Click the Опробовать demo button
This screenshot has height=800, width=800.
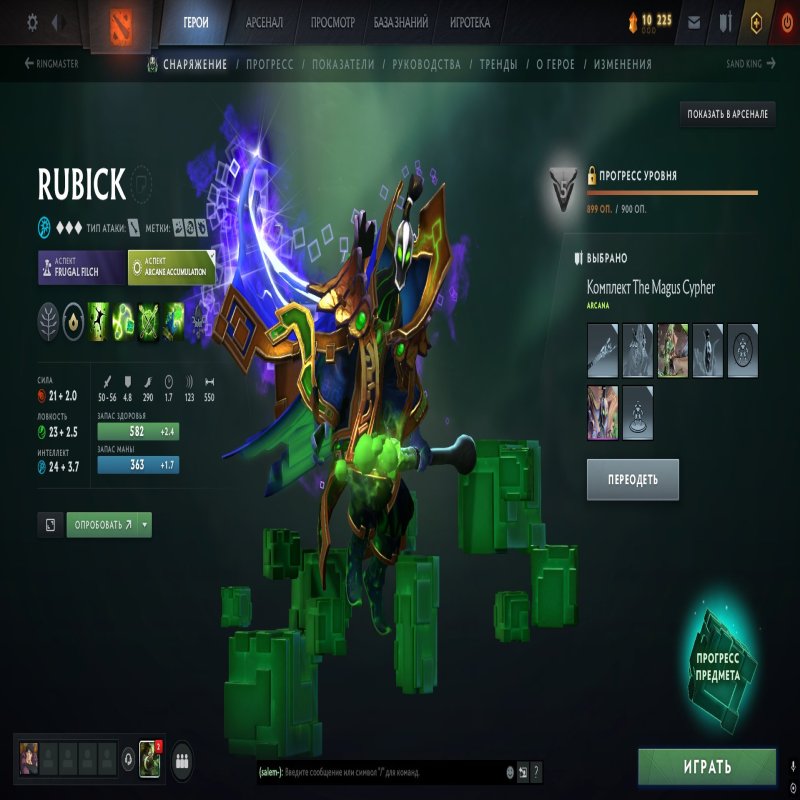point(102,525)
